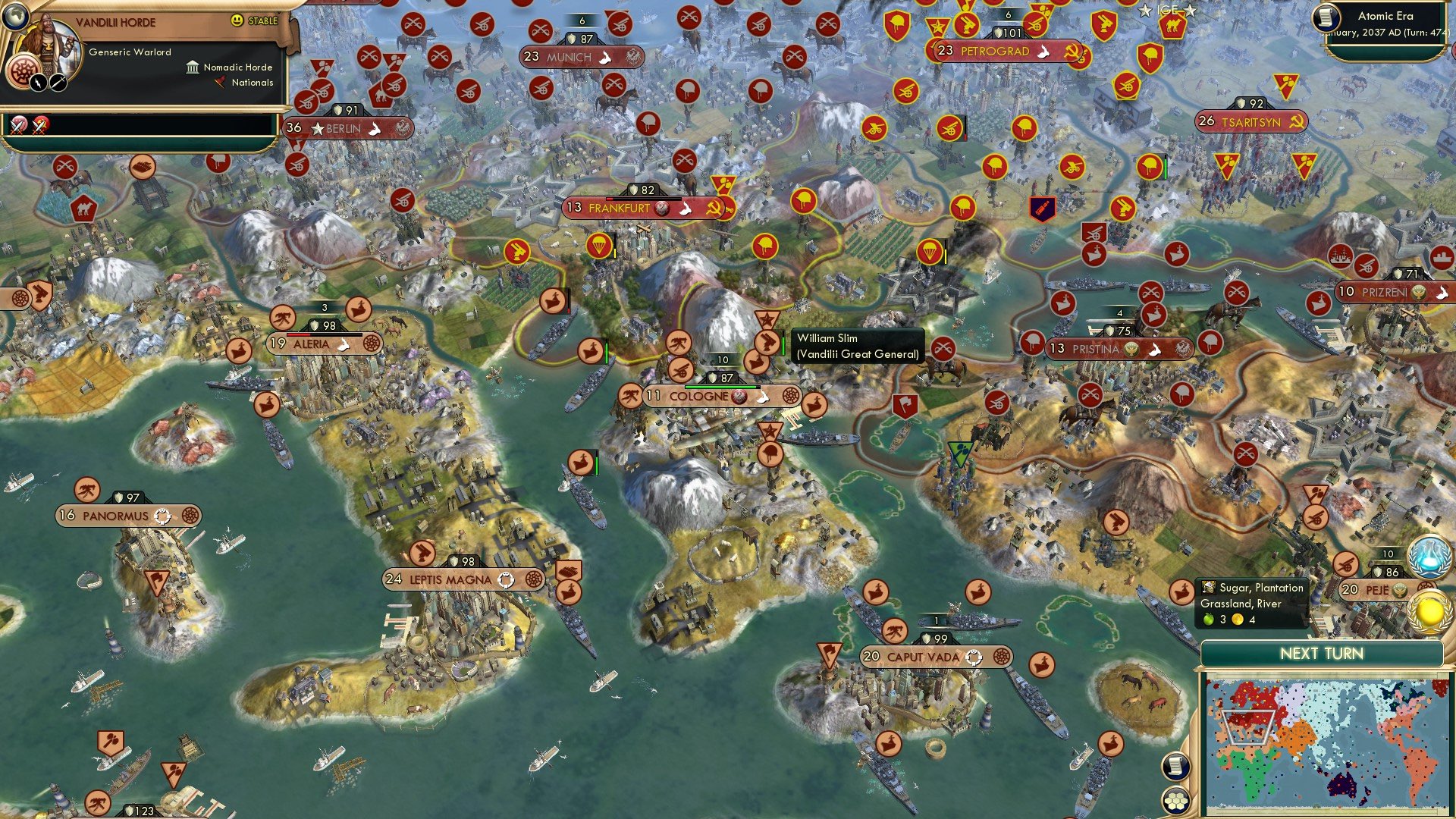The width and height of the screenshot is (1456, 819).
Task: Open the IGE in-game editor label
Action: pyautogui.click(x=1167, y=10)
